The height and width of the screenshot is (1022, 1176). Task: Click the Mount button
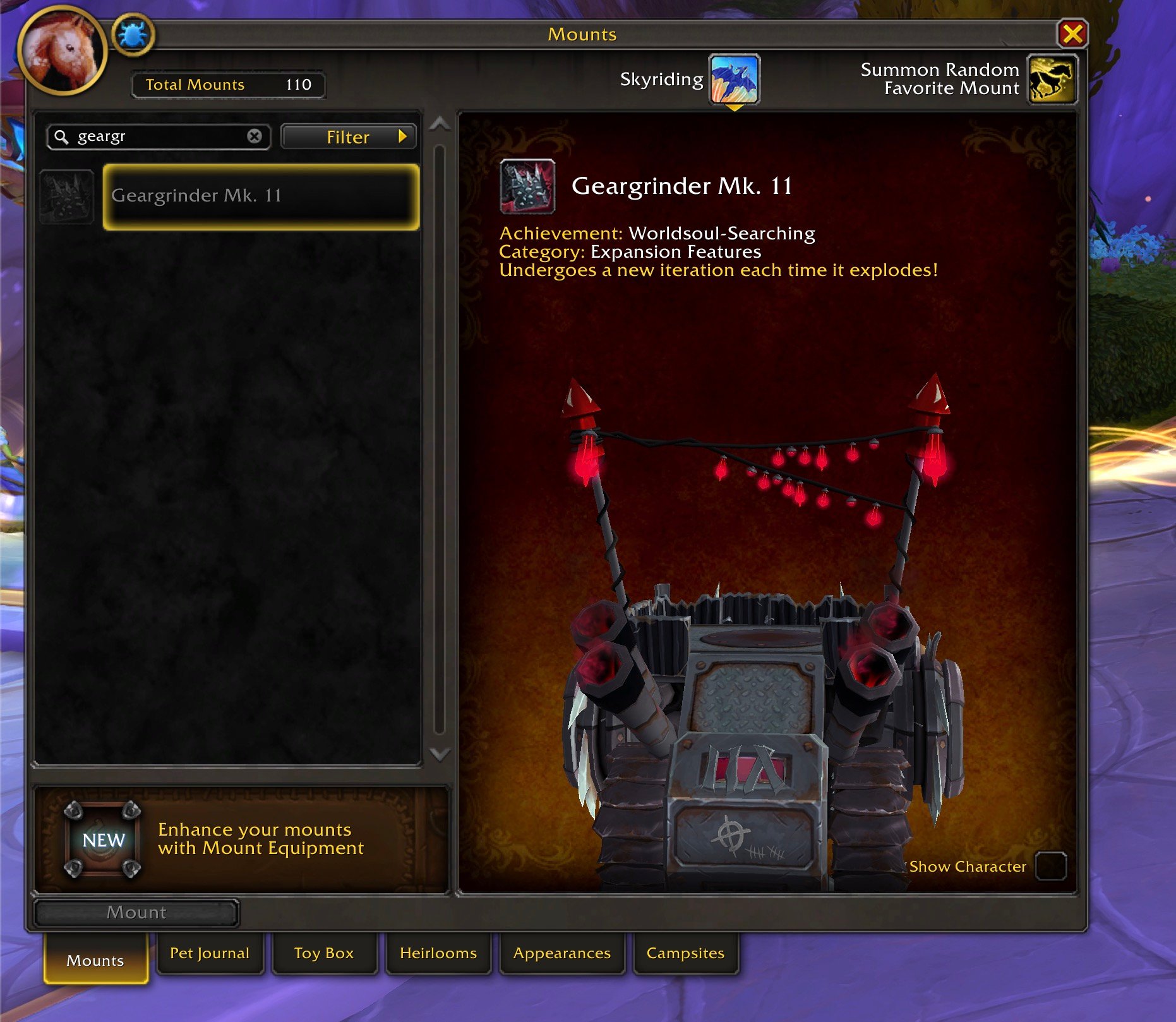coord(136,912)
